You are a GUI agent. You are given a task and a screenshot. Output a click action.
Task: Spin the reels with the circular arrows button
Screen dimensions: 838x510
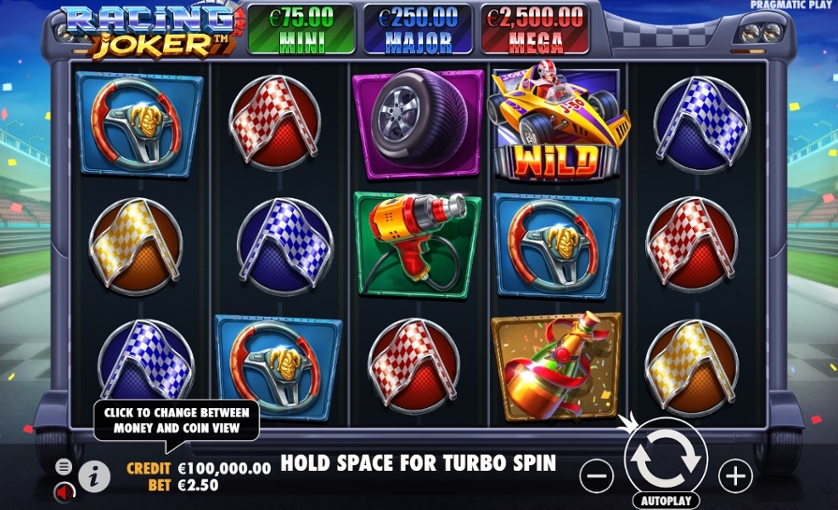click(x=665, y=459)
